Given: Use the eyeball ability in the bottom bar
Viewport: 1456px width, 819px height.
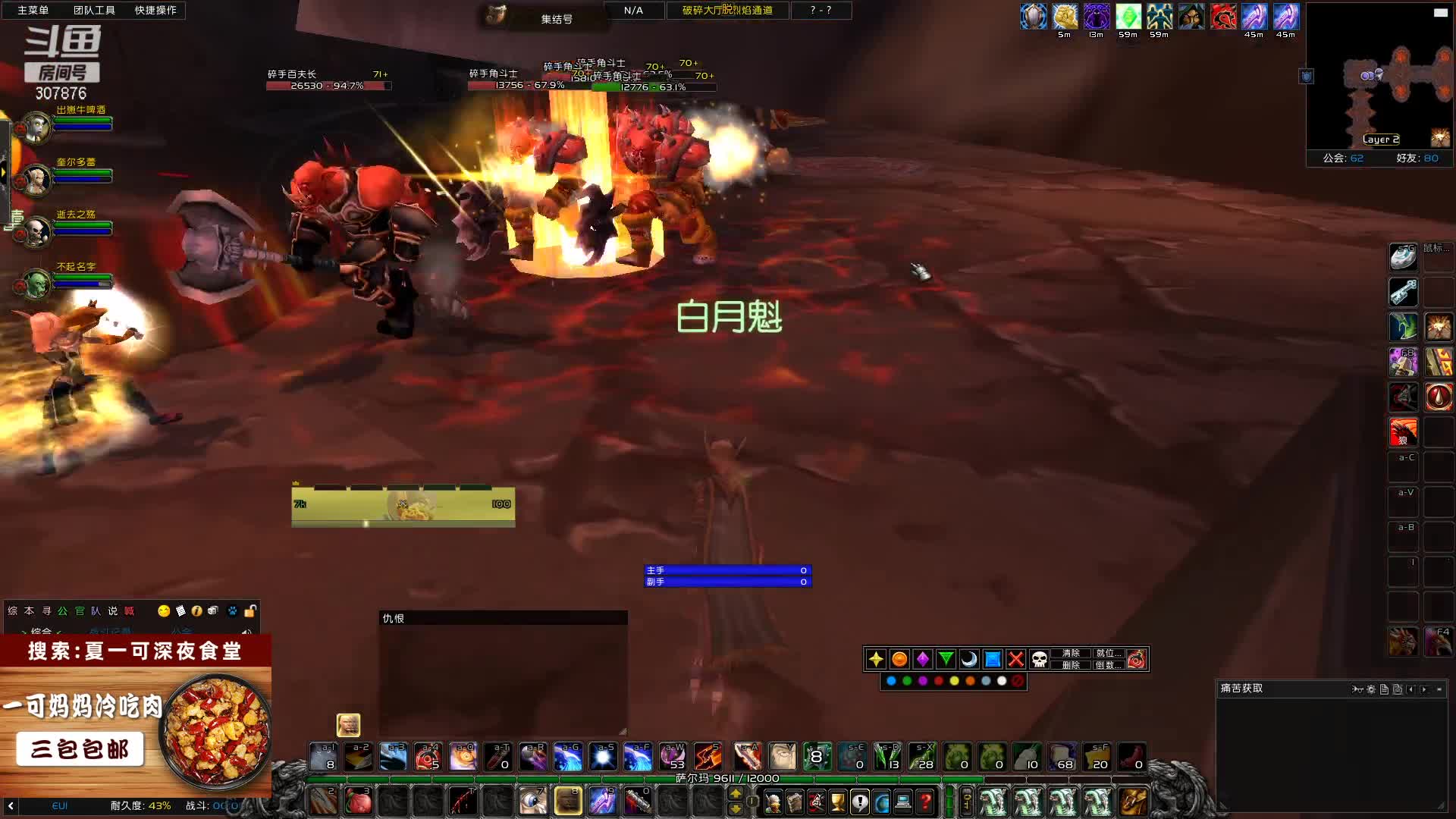Looking at the screenshot, I should pyautogui.click(x=533, y=802).
